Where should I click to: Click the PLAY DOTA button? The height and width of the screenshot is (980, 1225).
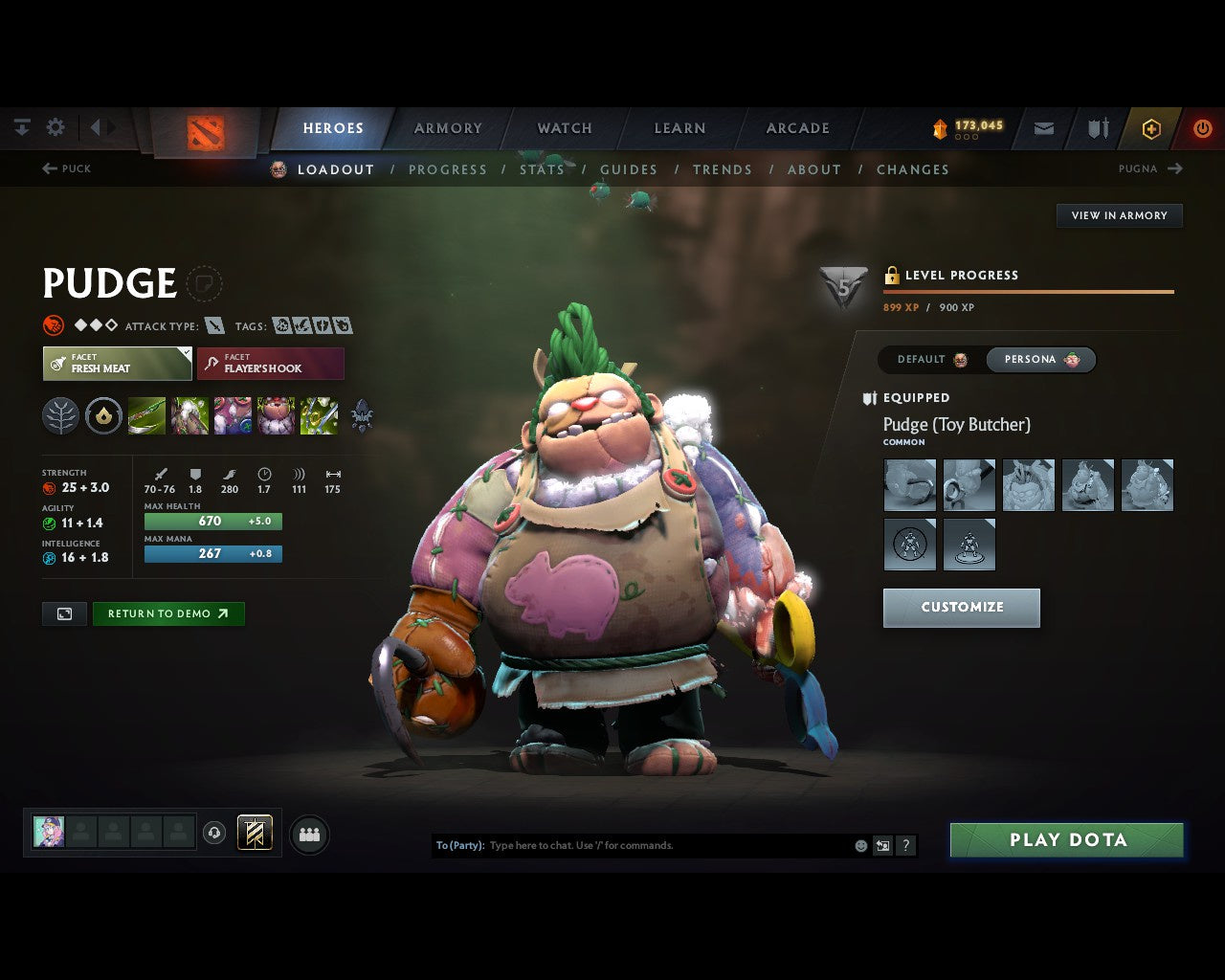click(1066, 839)
